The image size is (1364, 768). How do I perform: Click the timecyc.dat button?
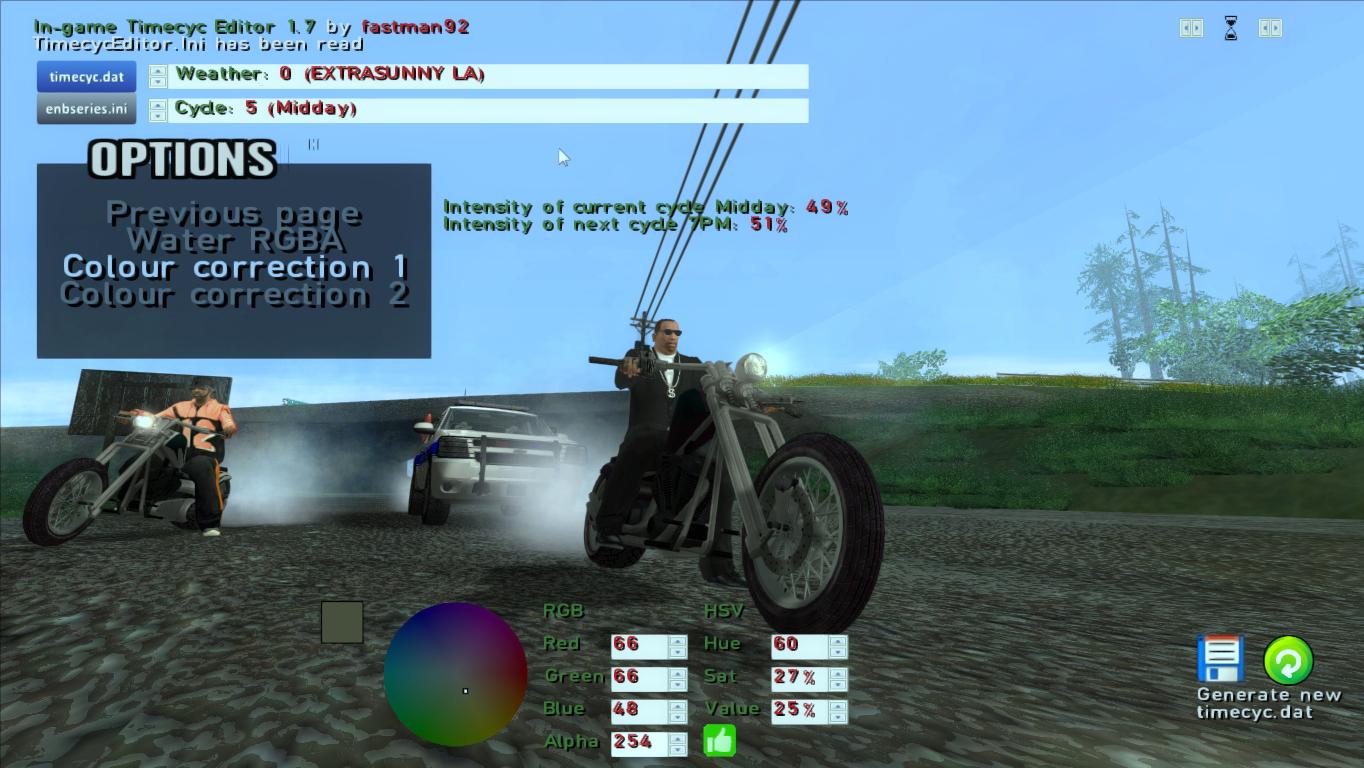pyautogui.click(x=87, y=77)
